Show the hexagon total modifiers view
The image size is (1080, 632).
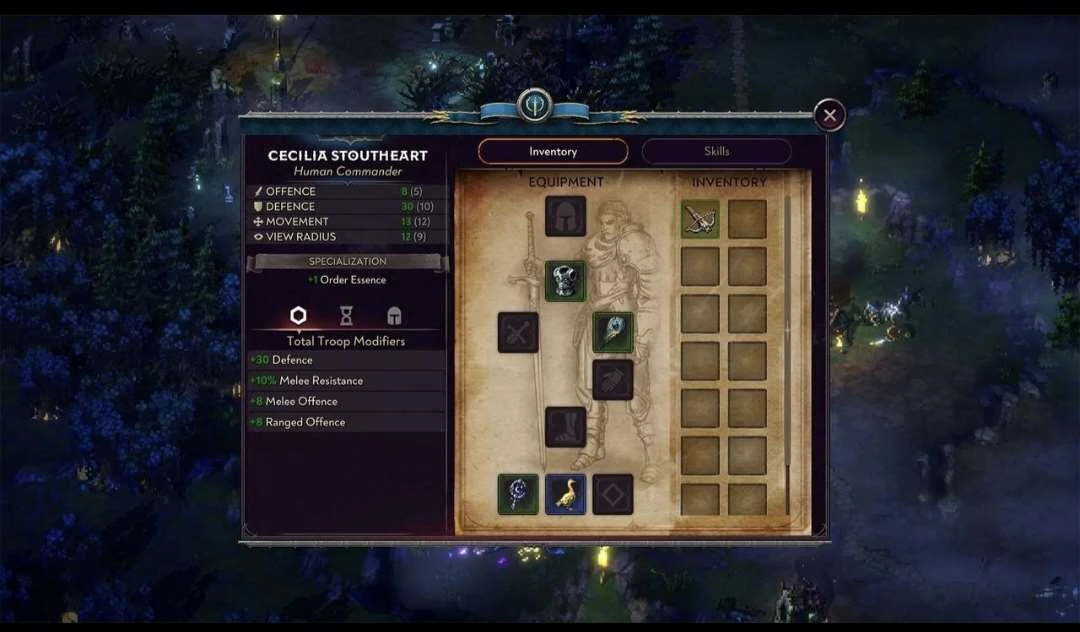[x=298, y=316]
